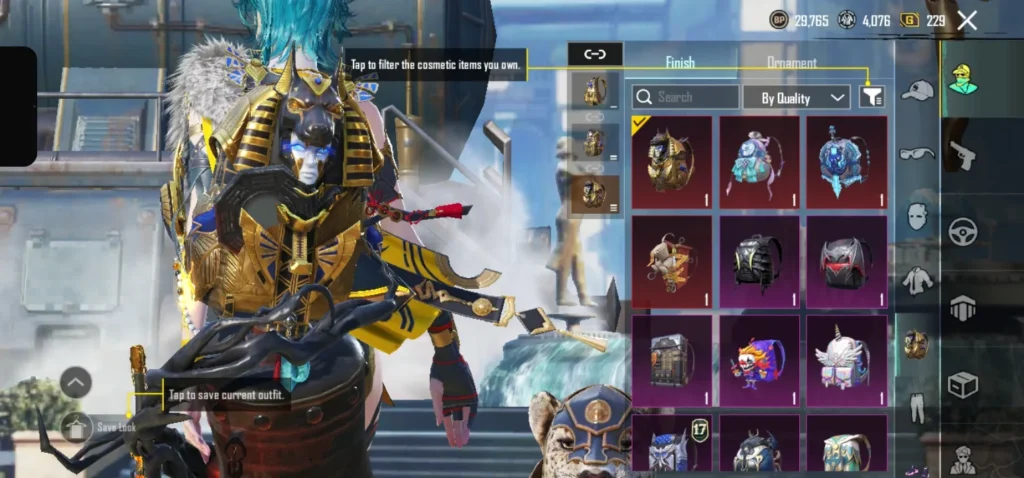Choose the clown face backpack
Viewport: 1024px width, 478px height.
tap(759, 360)
